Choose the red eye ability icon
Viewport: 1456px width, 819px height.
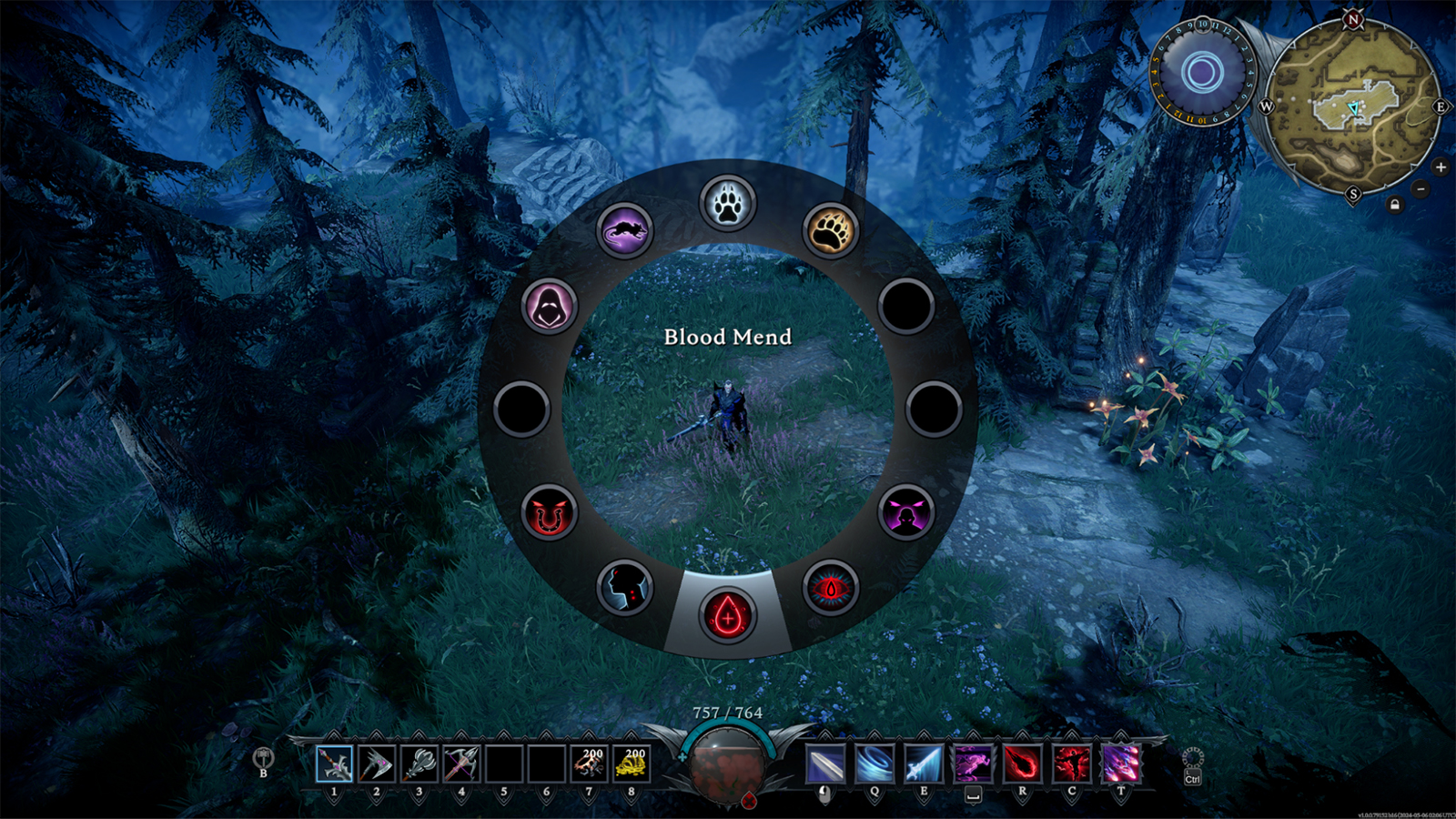click(830, 588)
